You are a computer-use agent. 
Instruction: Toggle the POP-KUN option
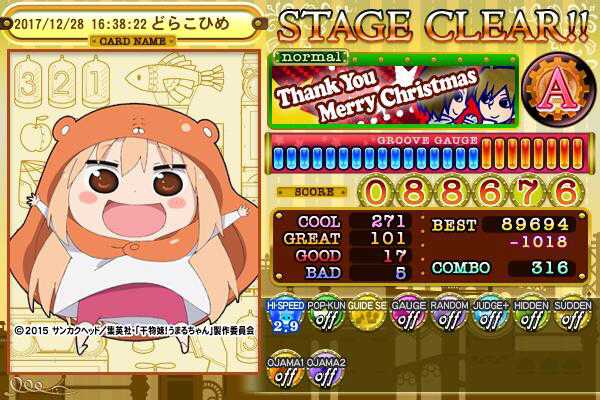(x=326, y=318)
